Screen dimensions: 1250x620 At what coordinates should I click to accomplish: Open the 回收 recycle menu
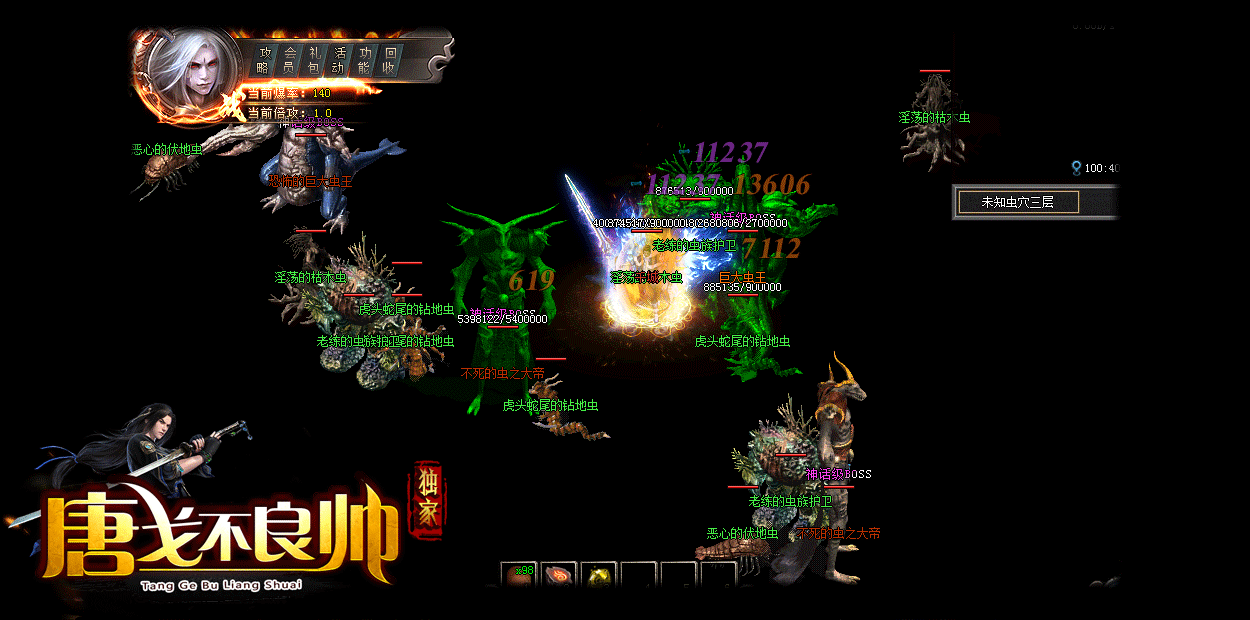point(389,60)
